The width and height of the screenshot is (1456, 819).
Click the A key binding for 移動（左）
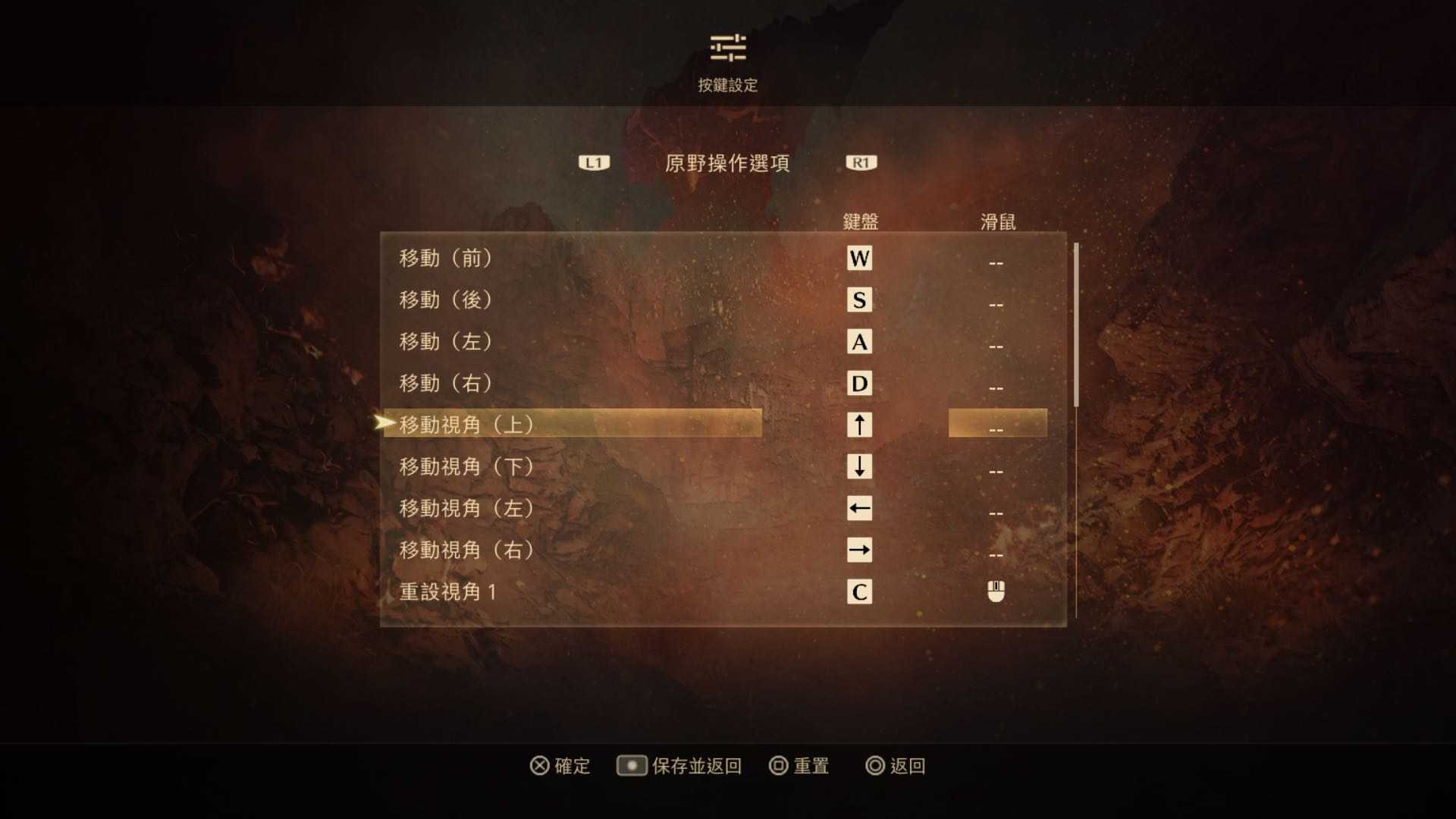(860, 342)
